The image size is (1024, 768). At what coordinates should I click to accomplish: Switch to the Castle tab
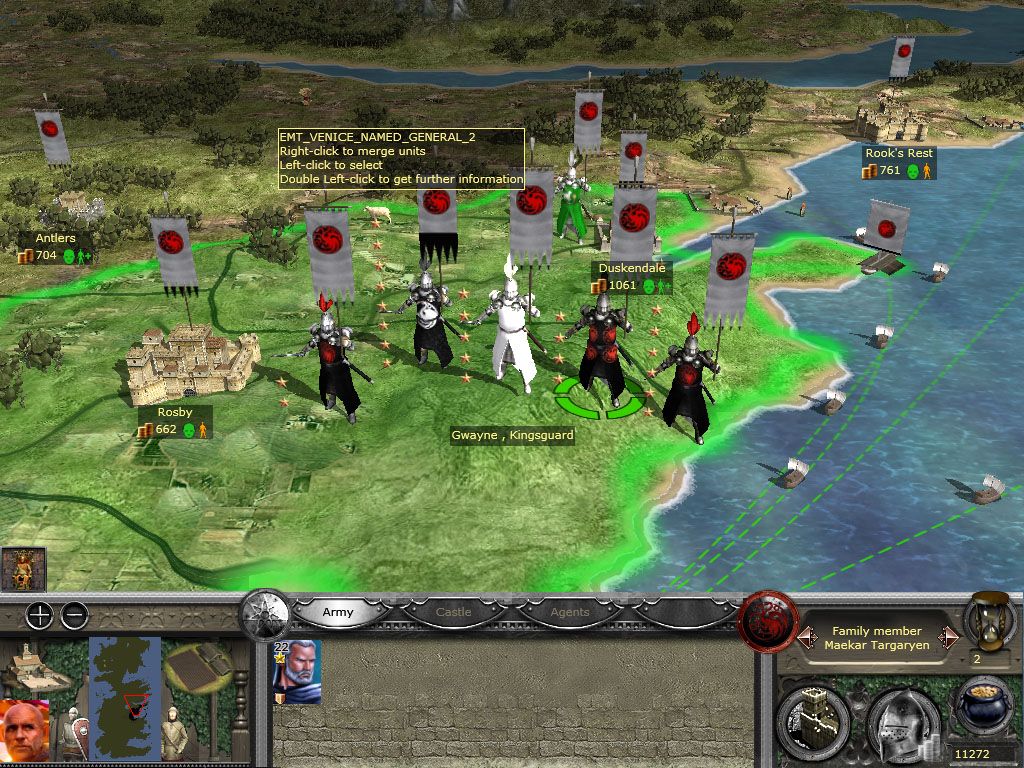(453, 612)
